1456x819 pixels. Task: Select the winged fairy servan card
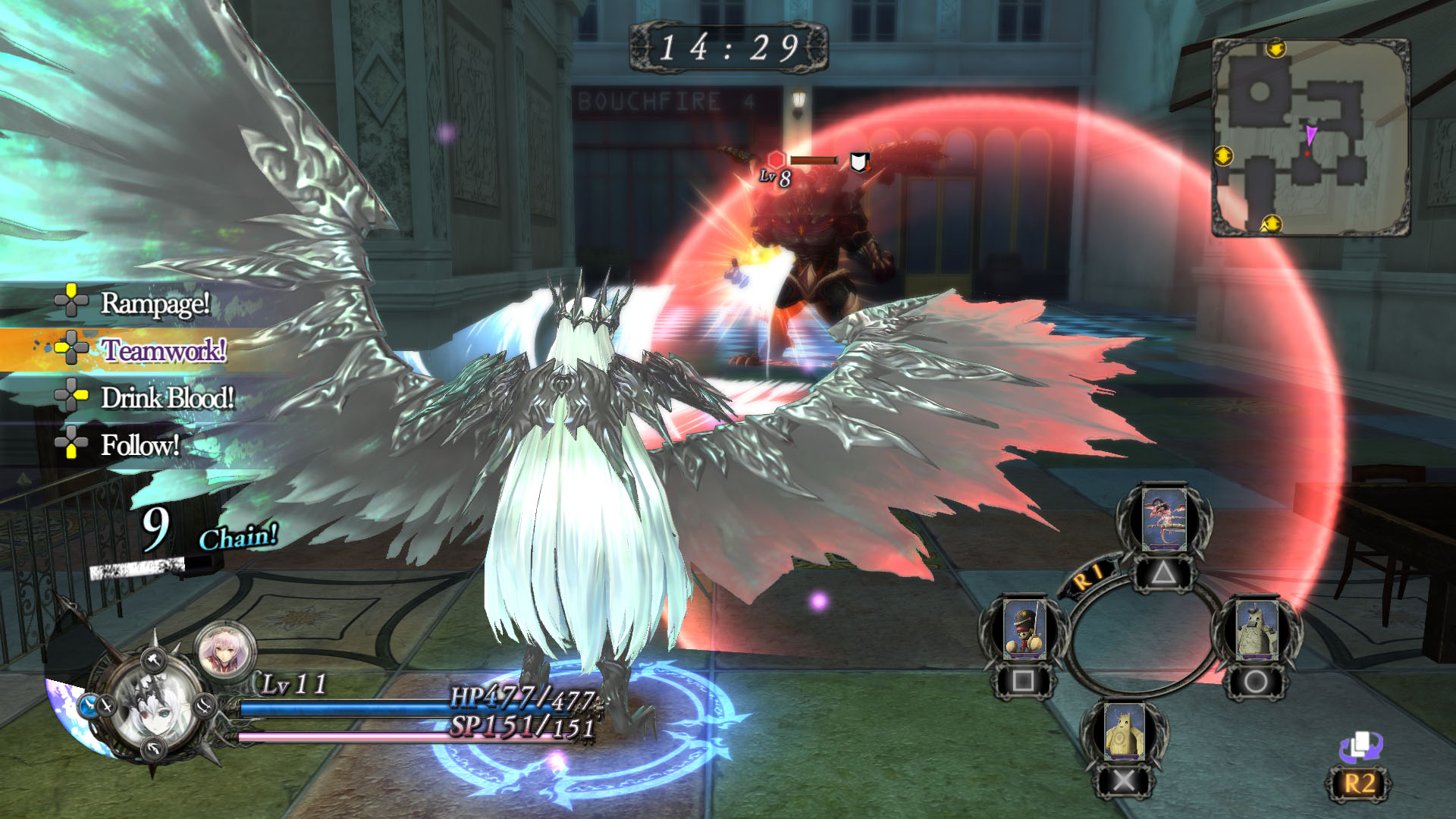[1163, 520]
